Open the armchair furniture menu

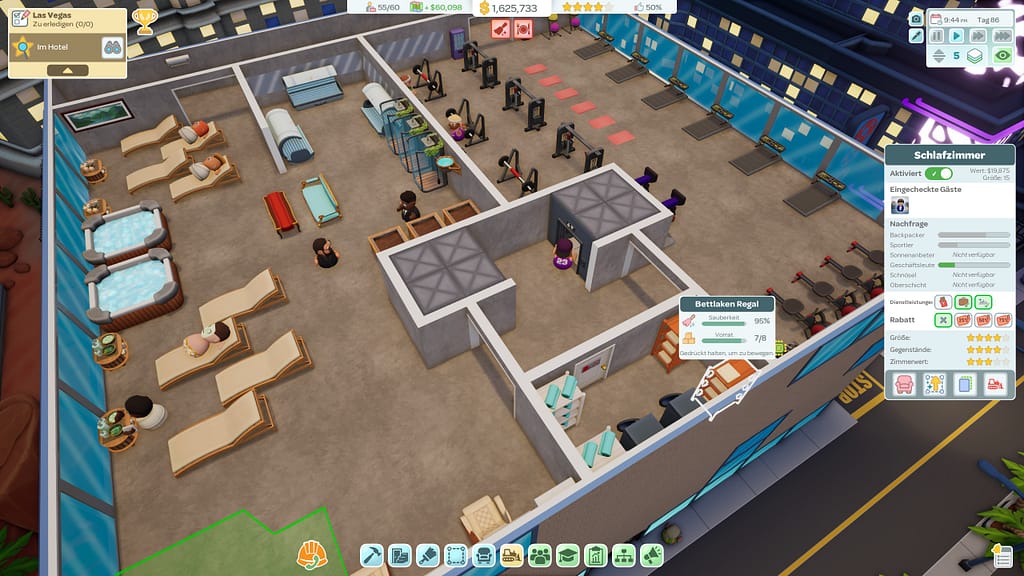pos(484,554)
